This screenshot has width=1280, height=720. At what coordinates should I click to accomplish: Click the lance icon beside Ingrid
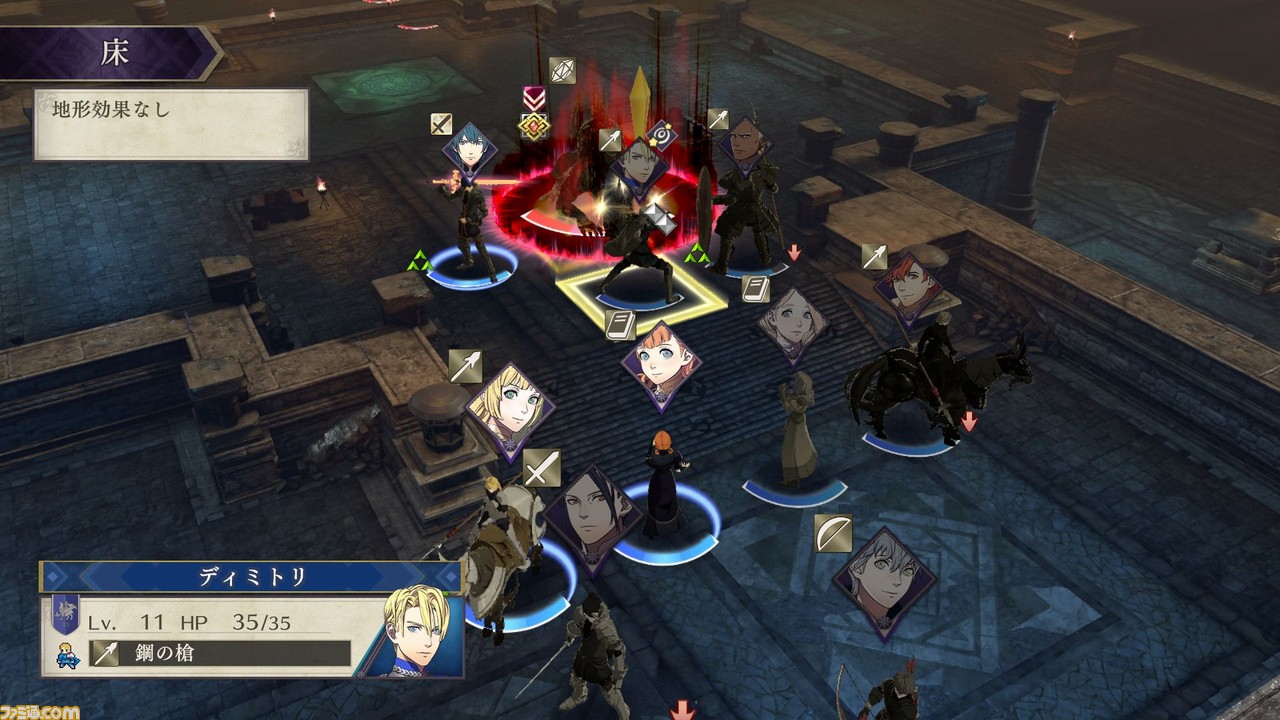pyautogui.click(x=465, y=366)
